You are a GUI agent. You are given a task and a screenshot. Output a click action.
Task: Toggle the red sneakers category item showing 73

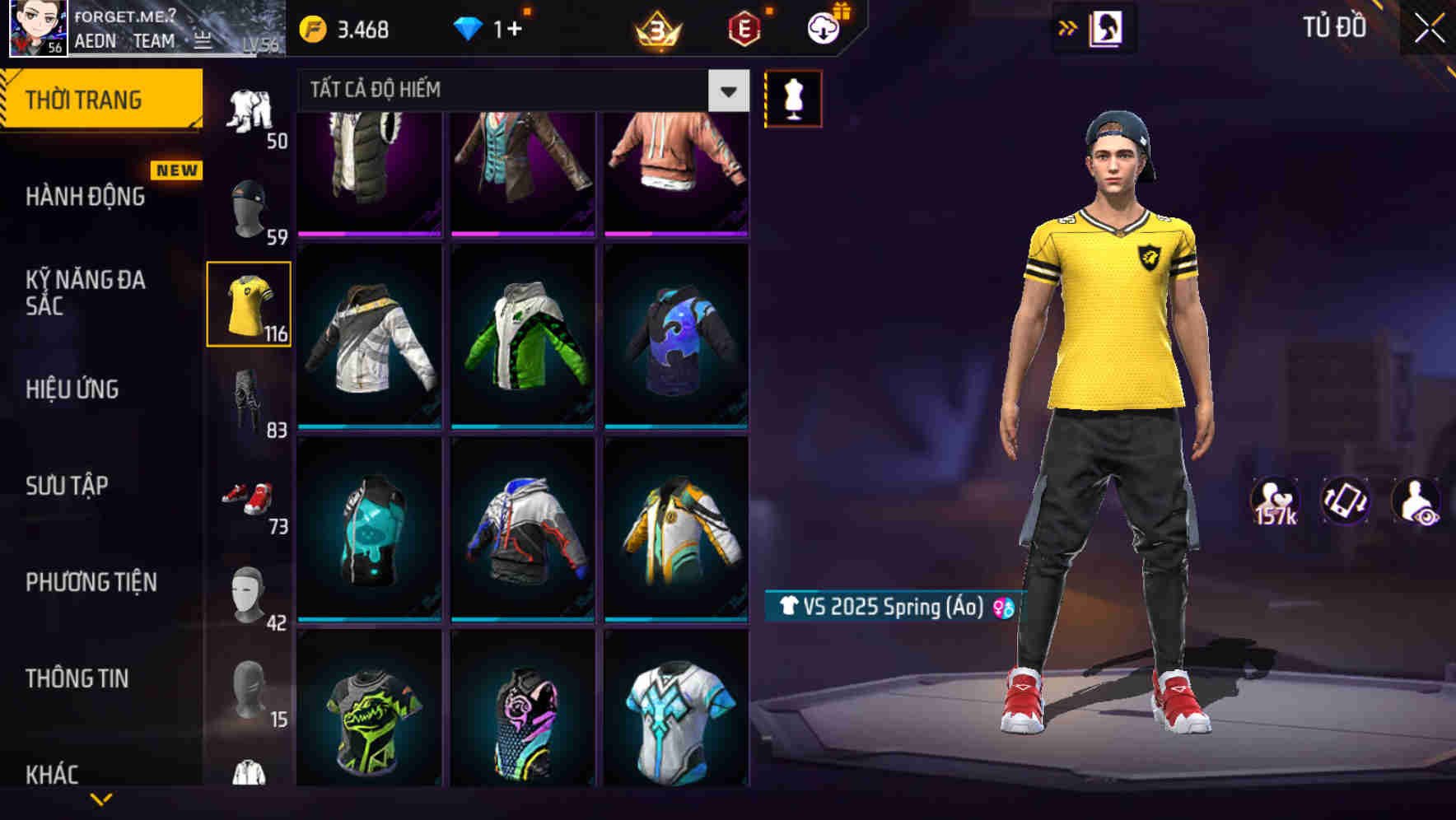[x=246, y=494]
